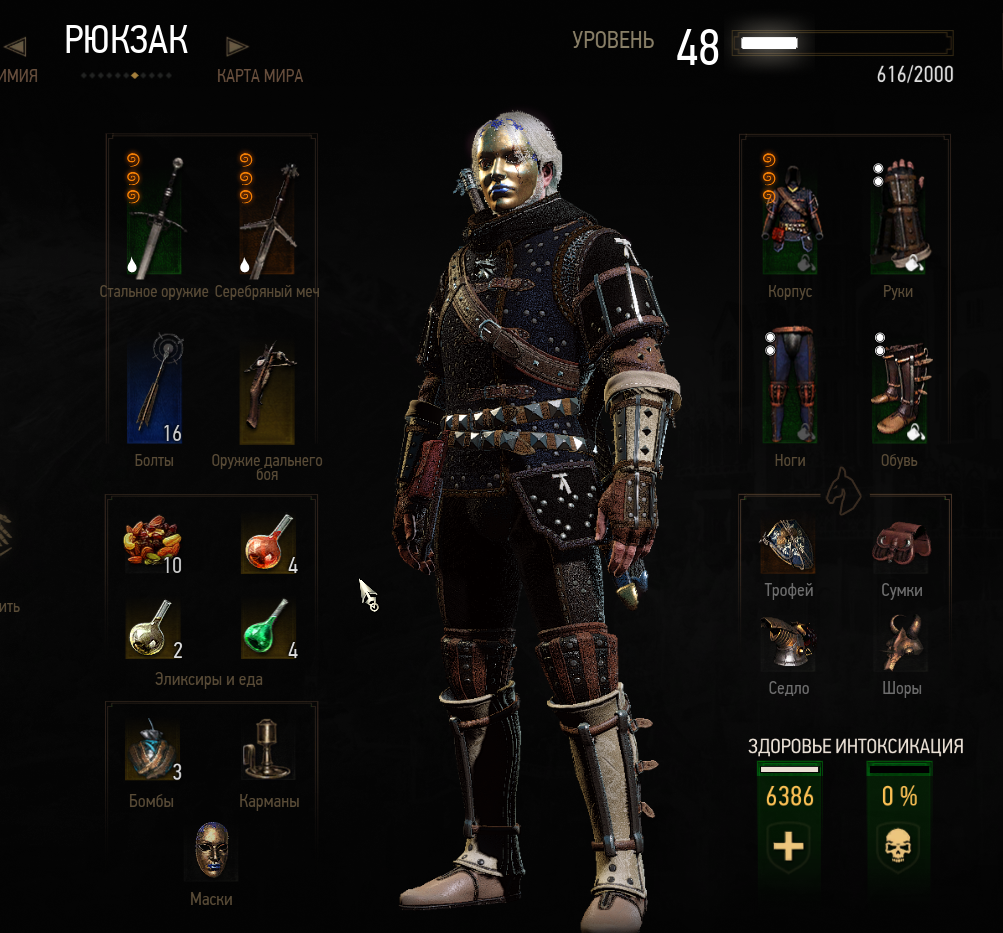
Task: Select the boots slot
Action: [898, 385]
